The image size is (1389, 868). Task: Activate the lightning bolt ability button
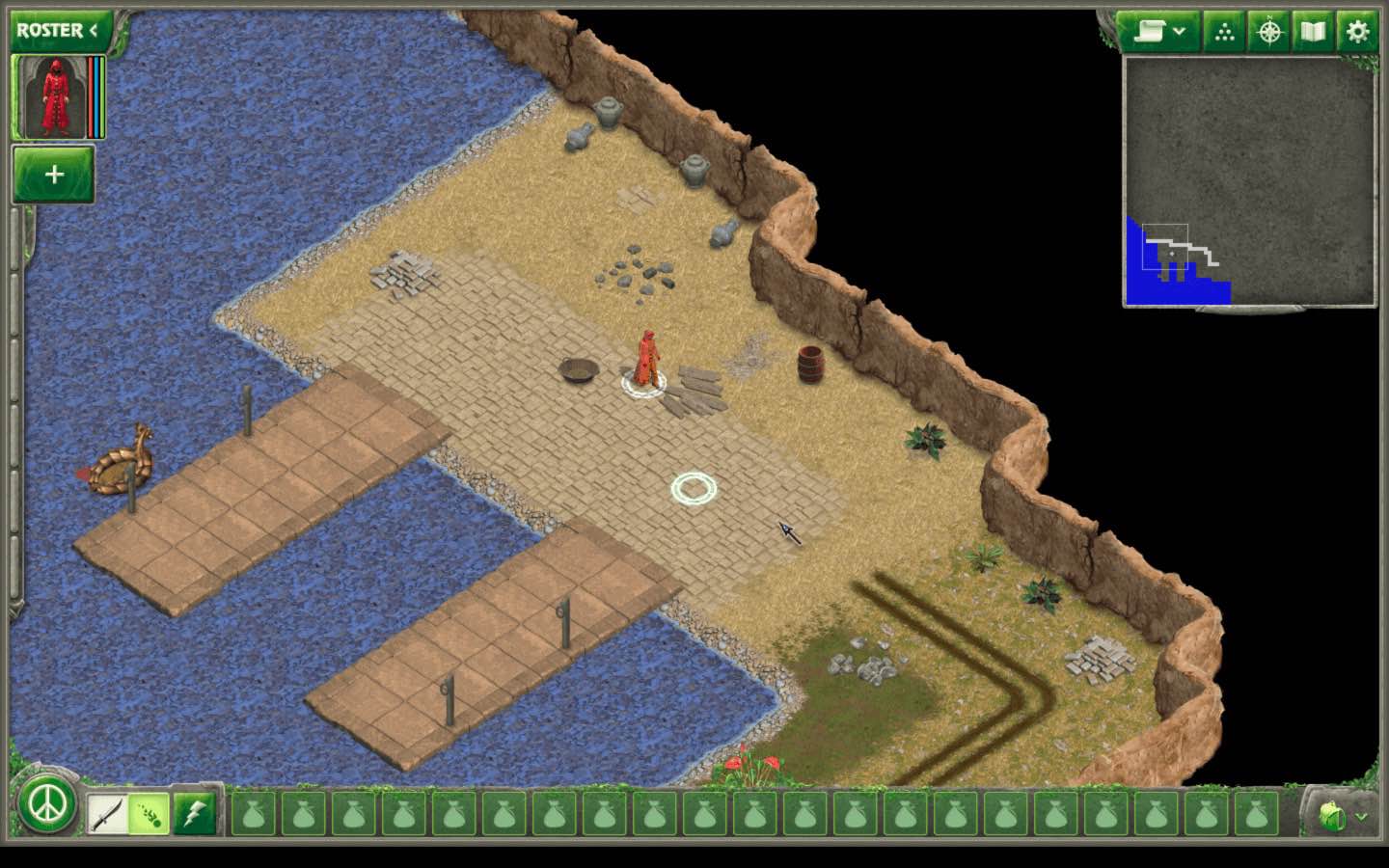point(195,814)
